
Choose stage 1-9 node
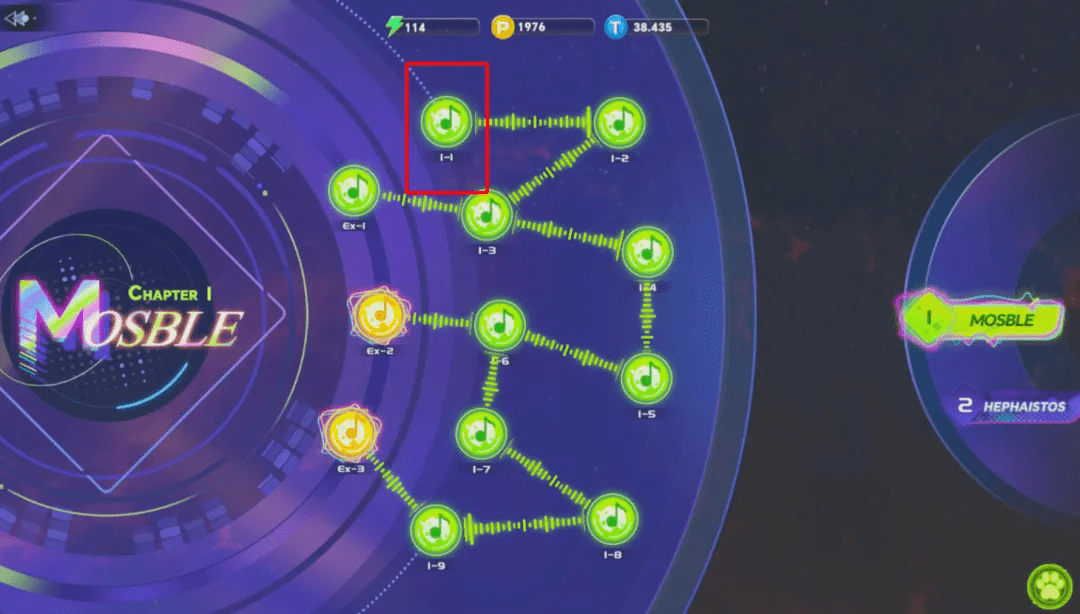(x=435, y=529)
